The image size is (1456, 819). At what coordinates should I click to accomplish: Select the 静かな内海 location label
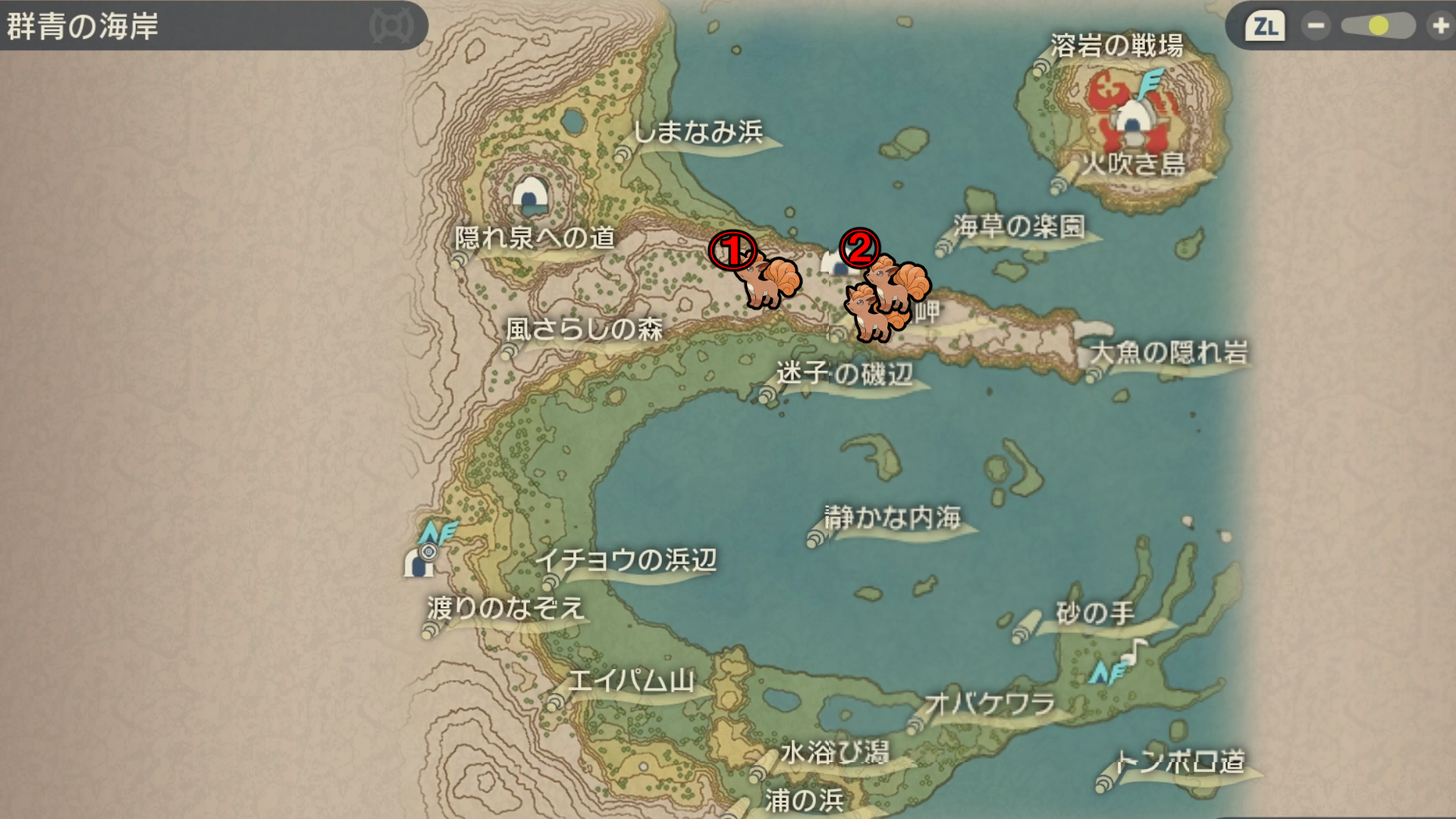click(x=893, y=518)
